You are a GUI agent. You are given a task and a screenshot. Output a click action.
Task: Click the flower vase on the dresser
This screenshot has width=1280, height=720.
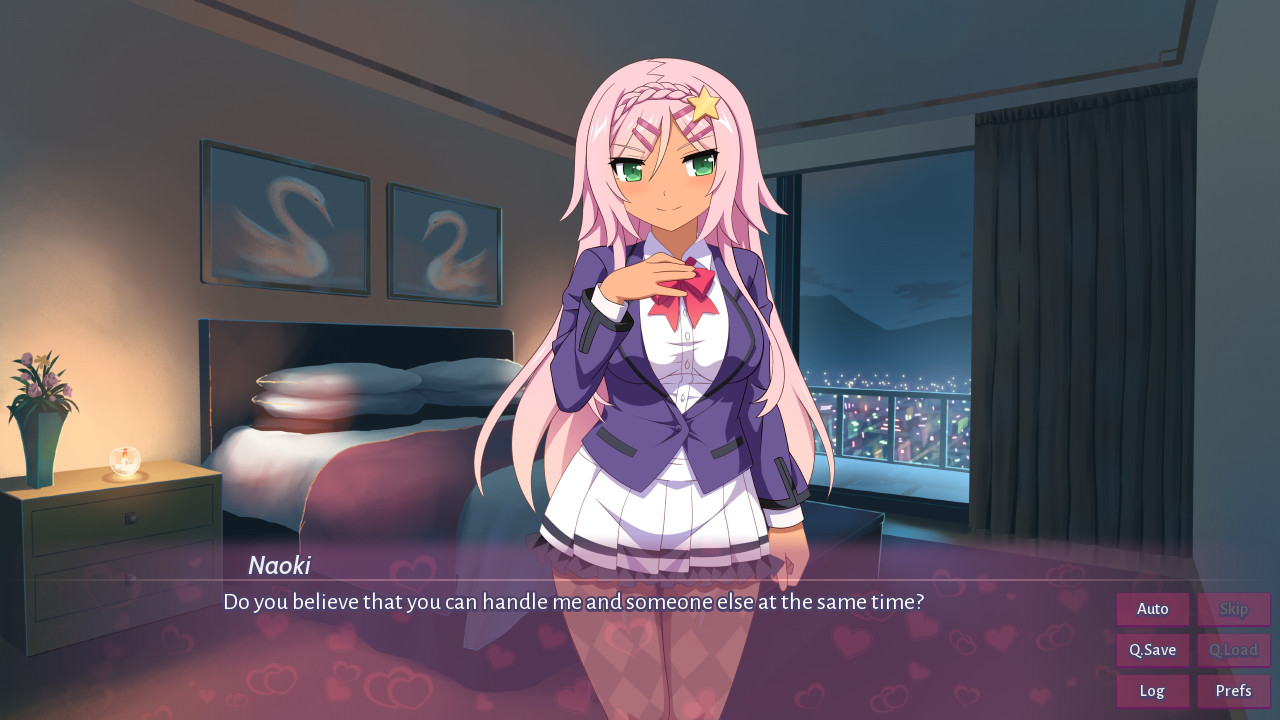(42, 410)
